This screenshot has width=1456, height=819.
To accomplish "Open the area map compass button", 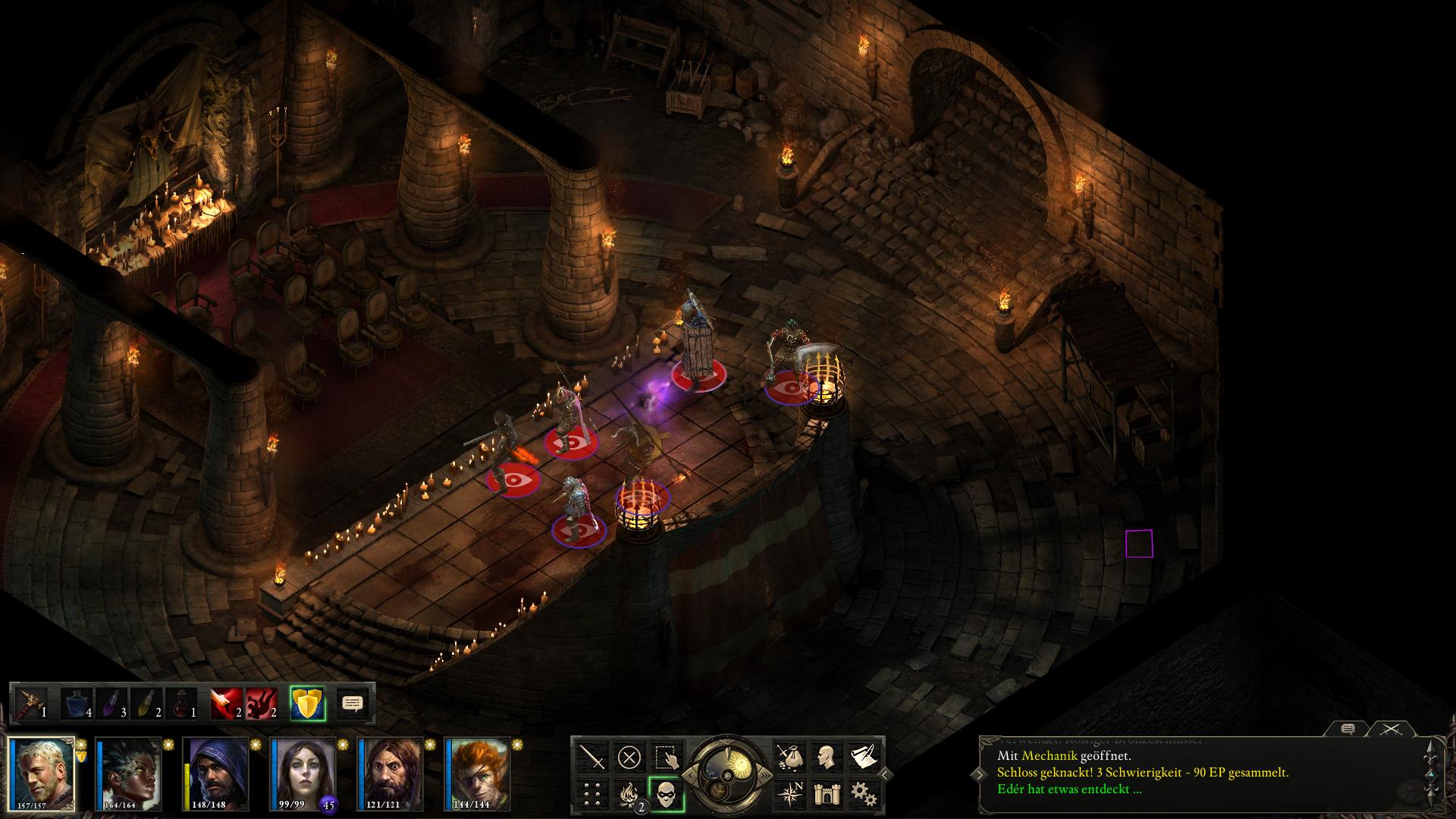I will (789, 794).
